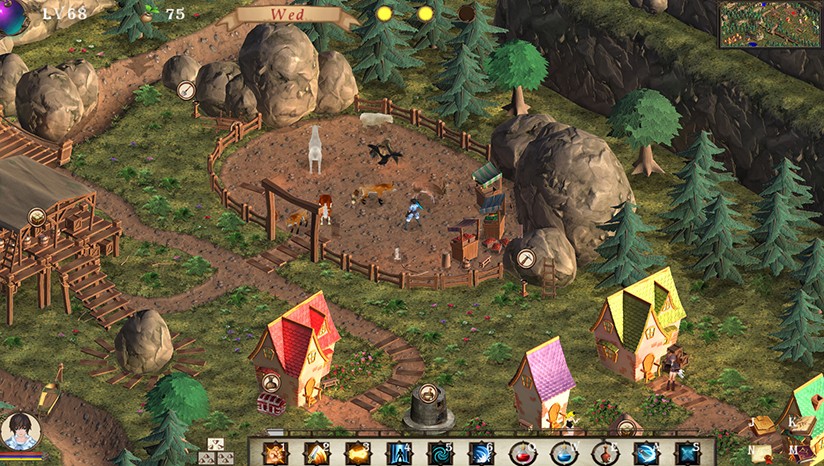This screenshot has height=466, width=824.
Task: Activate the blue claw skill in slot A
Action: tap(646, 453)
